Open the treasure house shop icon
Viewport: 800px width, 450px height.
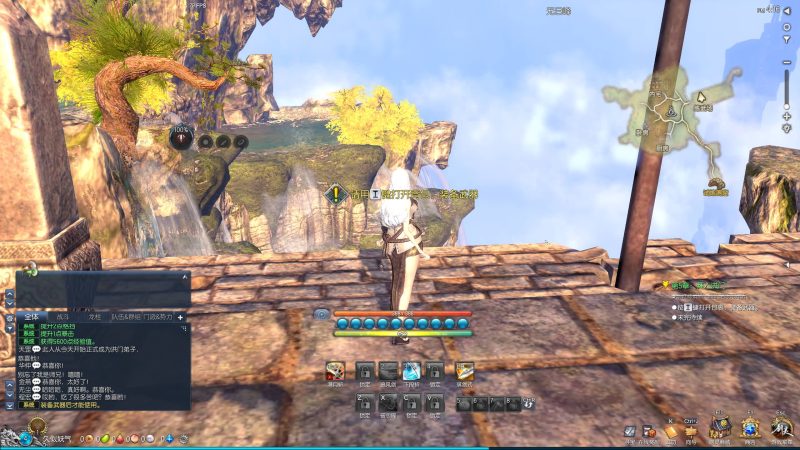pyautogui.click(x=720, y=427)
